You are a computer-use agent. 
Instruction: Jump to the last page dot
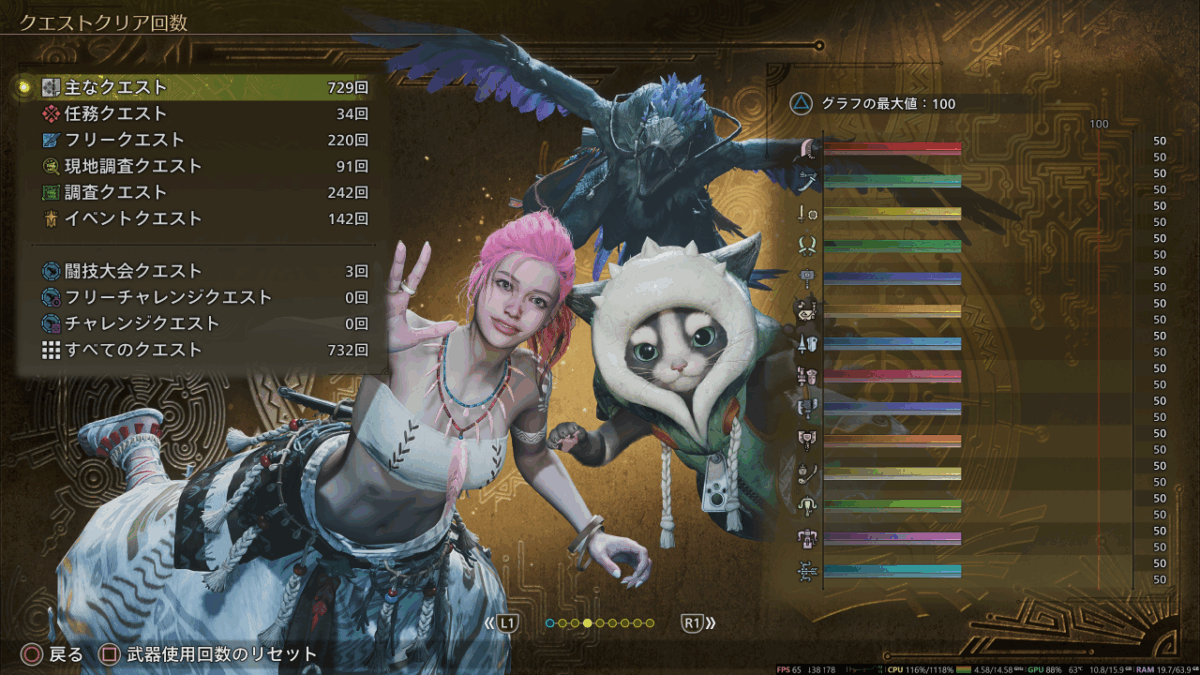650,623
